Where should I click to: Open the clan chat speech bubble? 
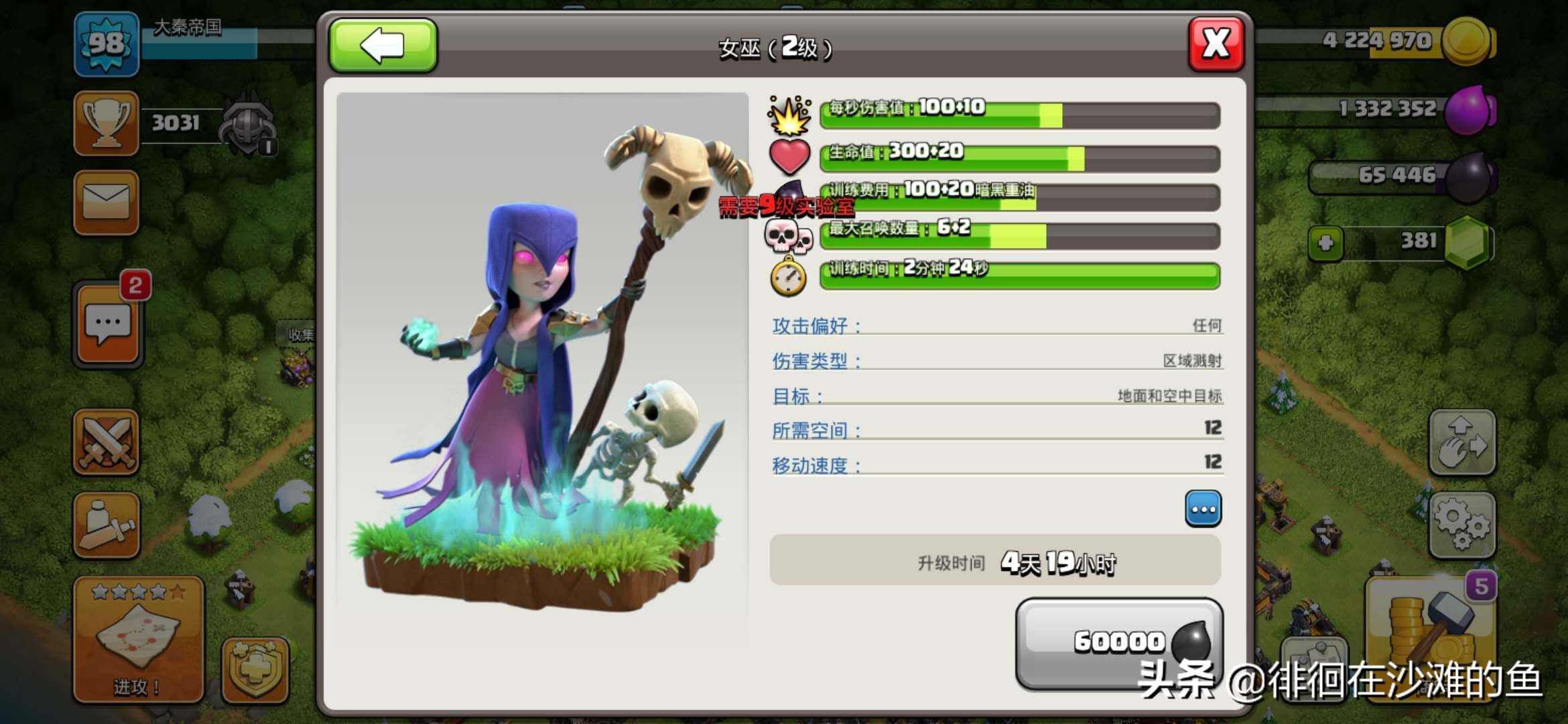click(108, 325)
